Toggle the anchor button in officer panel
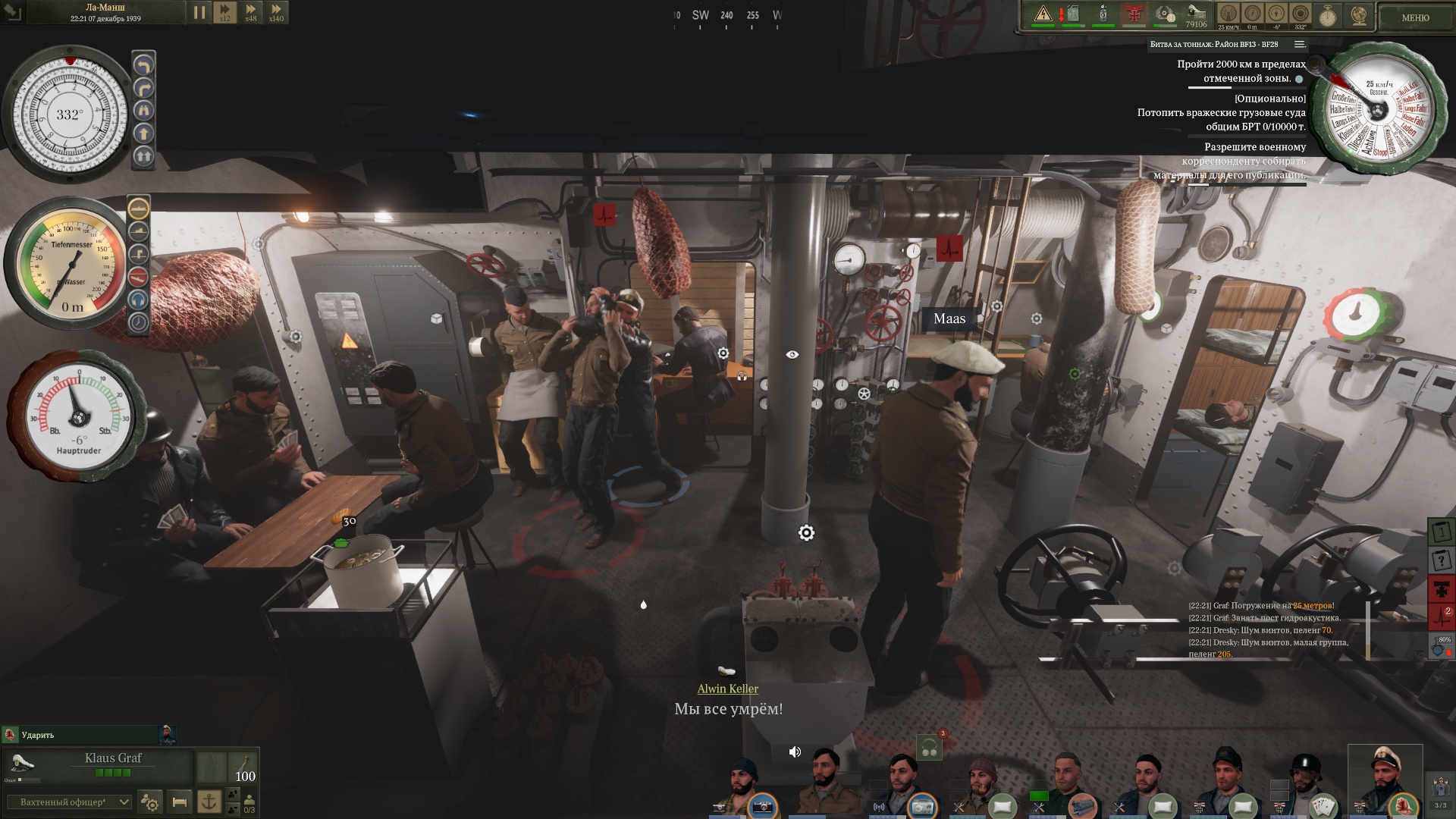Viewport: 1456px width, 819px height. 209,802
